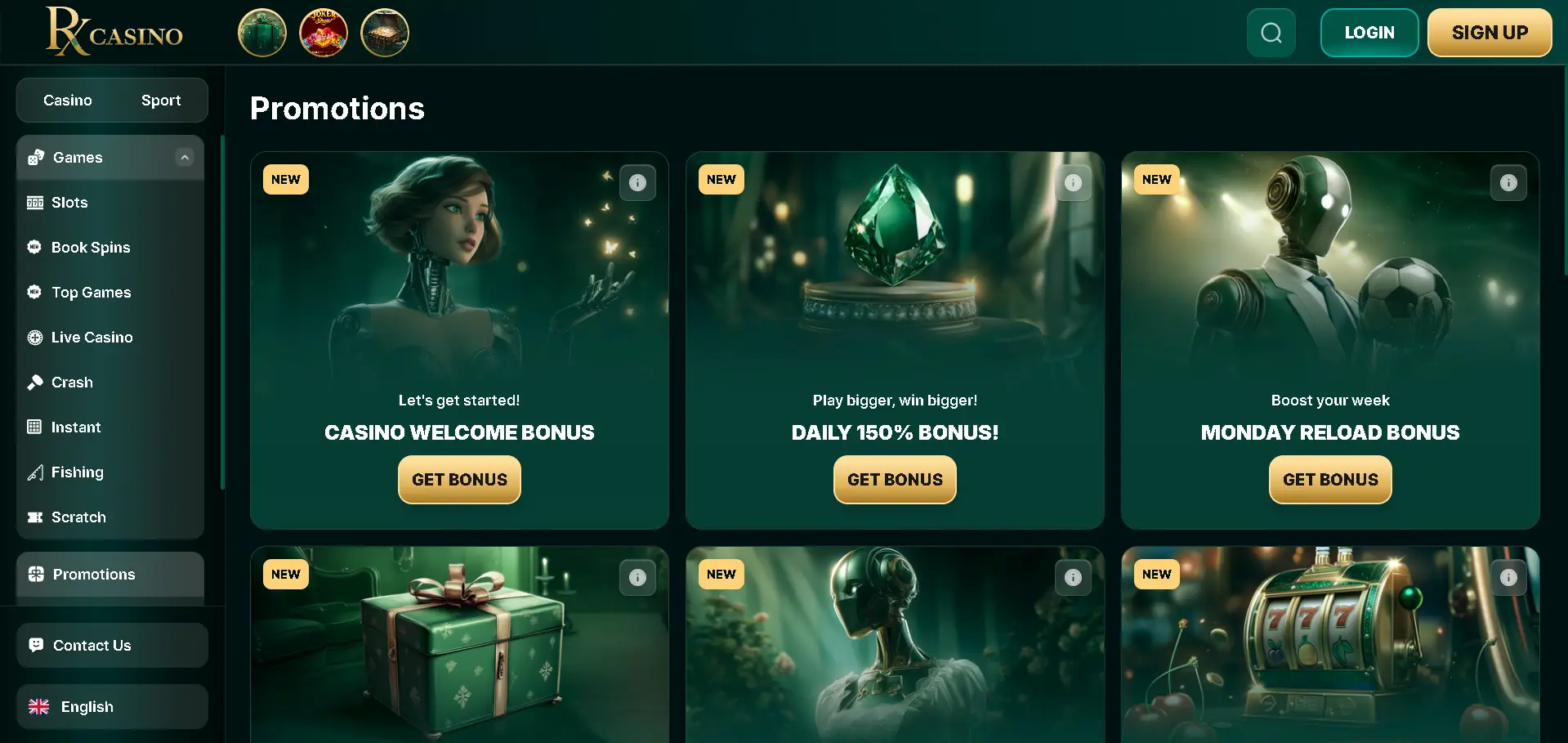This screenshot has width=1568, height=743.
Task: Select the Live Casino icon
Action: (x=34, y=337)
